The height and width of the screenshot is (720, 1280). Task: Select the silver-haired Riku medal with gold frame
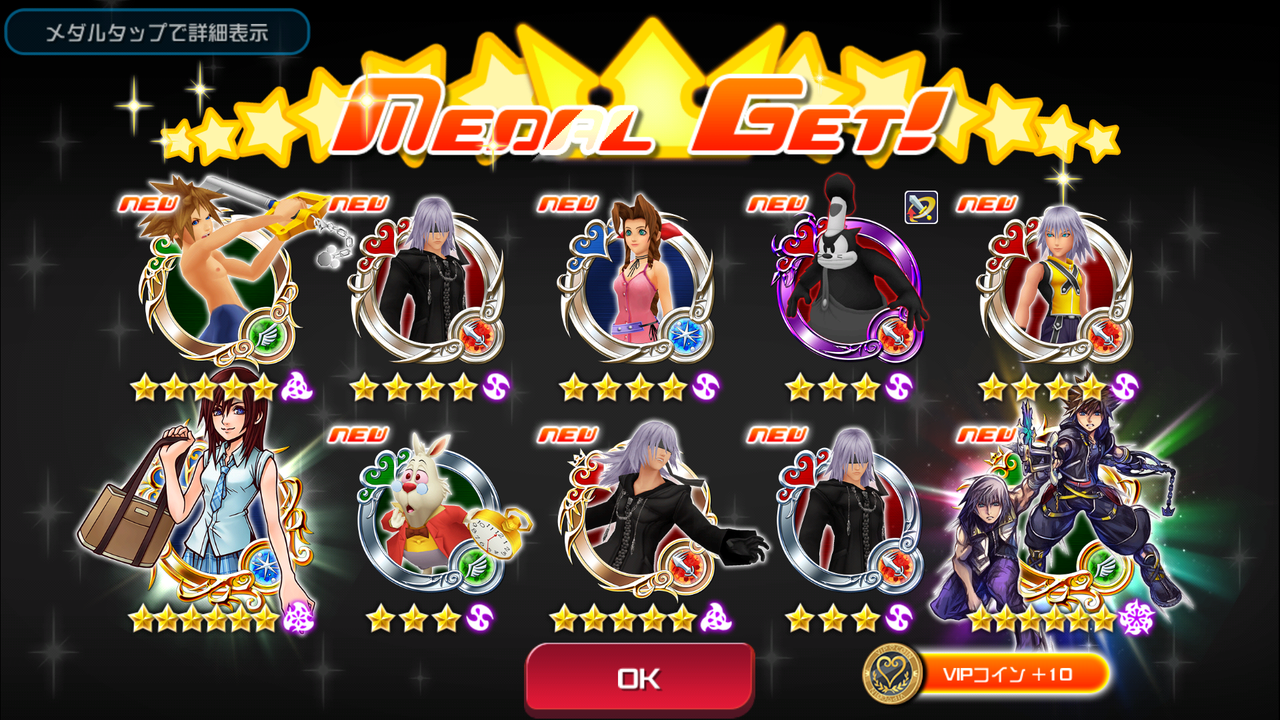640,520
